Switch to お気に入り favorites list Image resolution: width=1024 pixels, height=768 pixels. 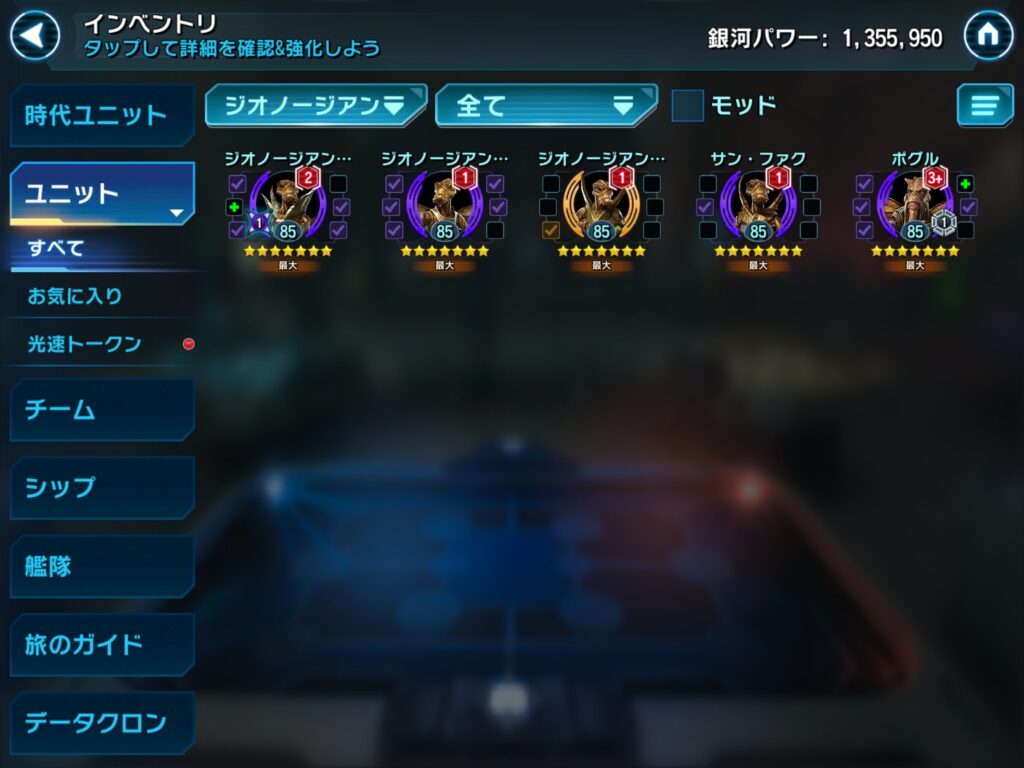pos(75,296)
